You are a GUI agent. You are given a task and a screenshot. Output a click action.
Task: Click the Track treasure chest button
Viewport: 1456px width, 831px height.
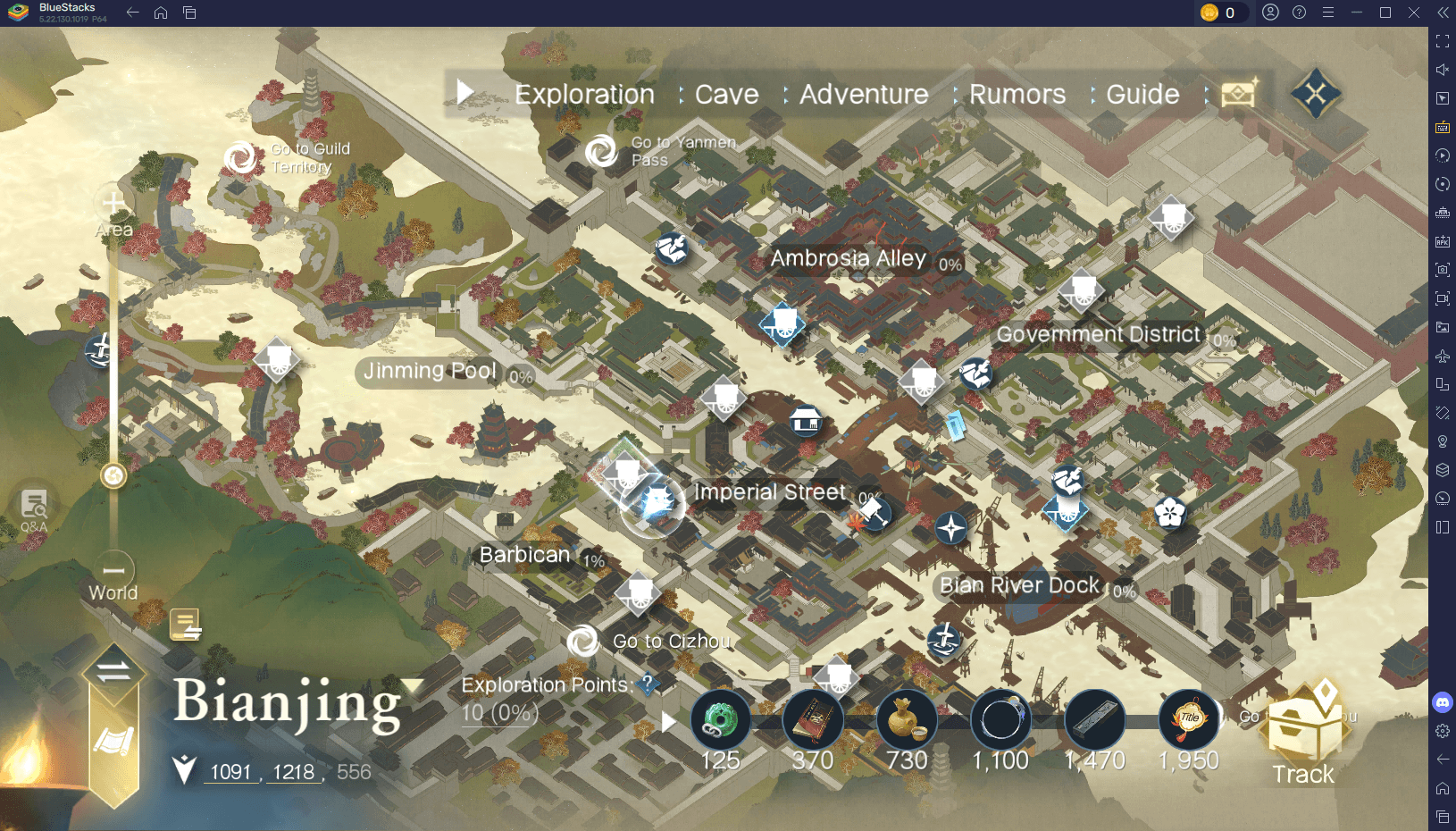pyautogui.click(x=1303, y=734)
